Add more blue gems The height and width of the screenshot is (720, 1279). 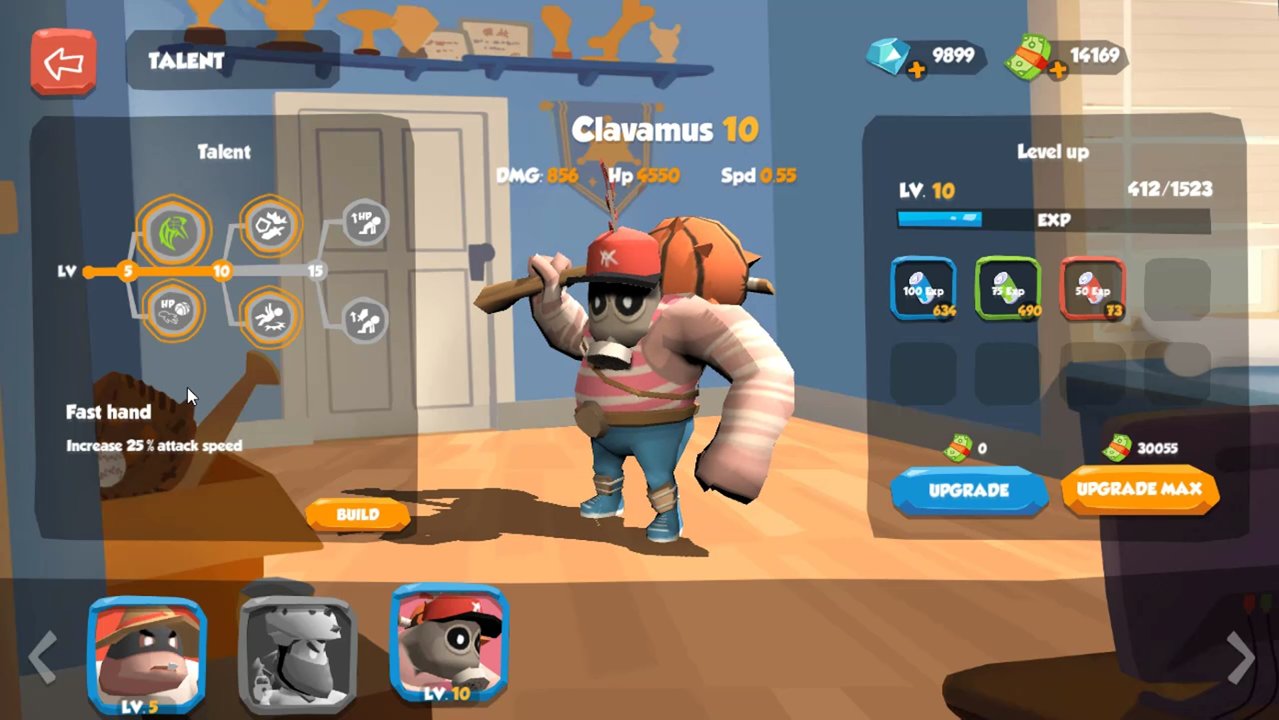click(915, 69)
